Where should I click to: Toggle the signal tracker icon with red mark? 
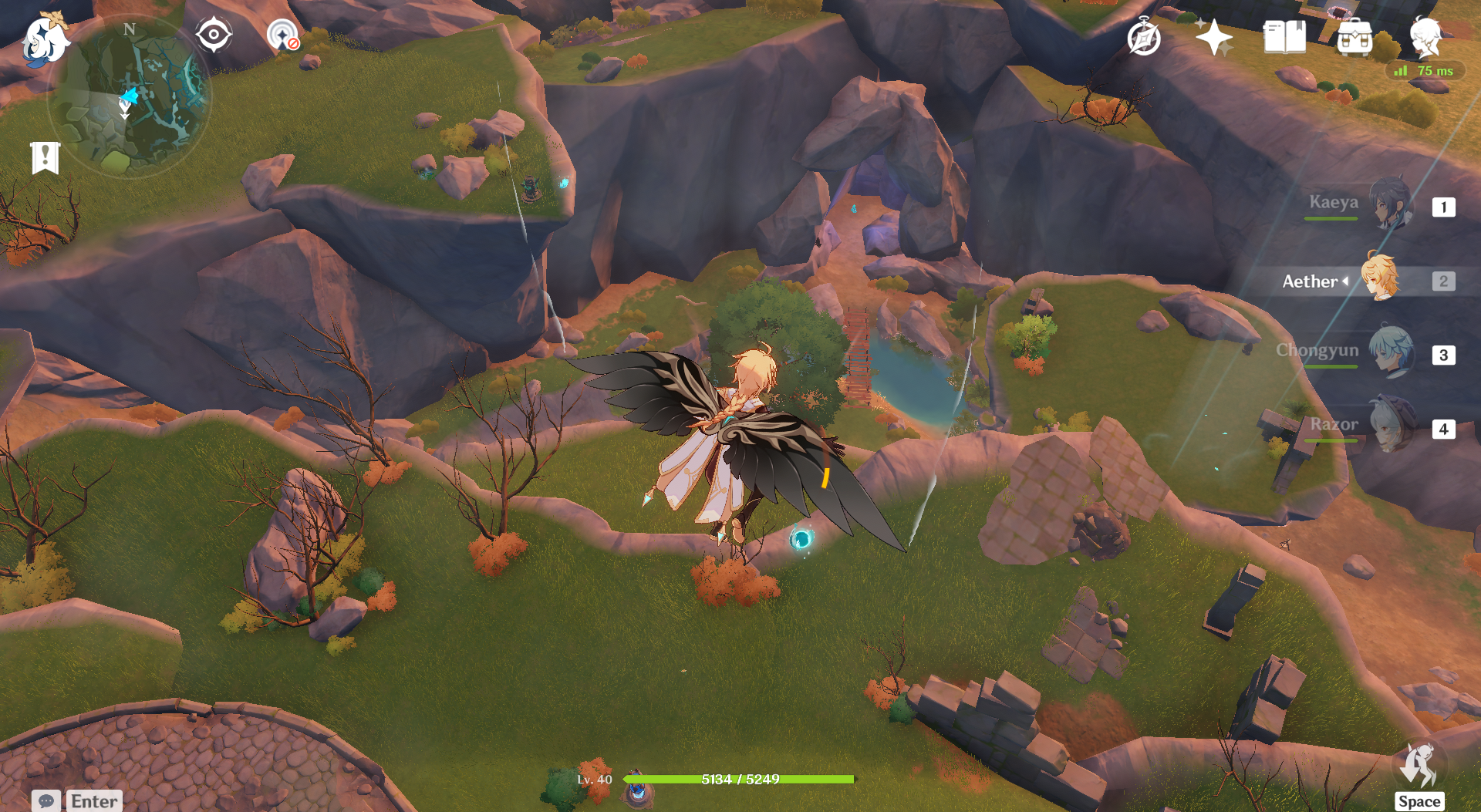coord(283,35)
